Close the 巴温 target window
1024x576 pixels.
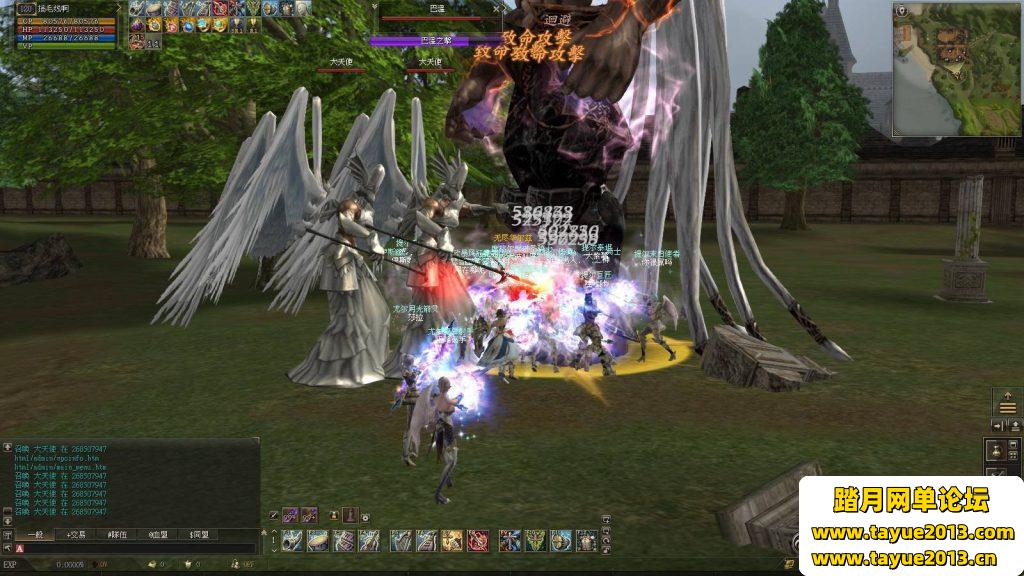(497, 9)
